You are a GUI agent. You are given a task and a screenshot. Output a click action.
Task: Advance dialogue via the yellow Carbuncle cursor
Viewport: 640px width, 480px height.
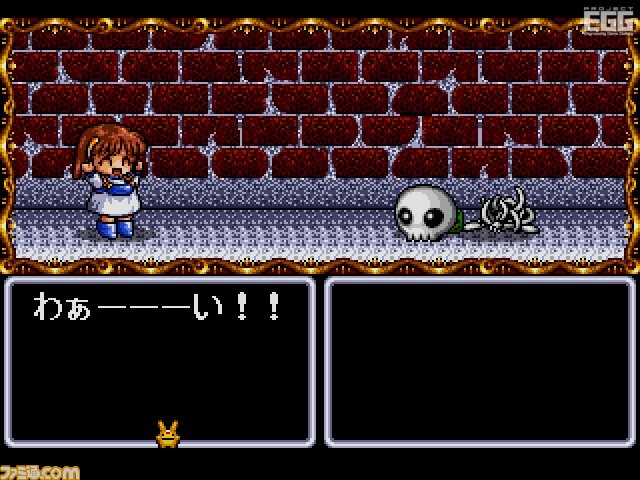[x=166, y=432]
